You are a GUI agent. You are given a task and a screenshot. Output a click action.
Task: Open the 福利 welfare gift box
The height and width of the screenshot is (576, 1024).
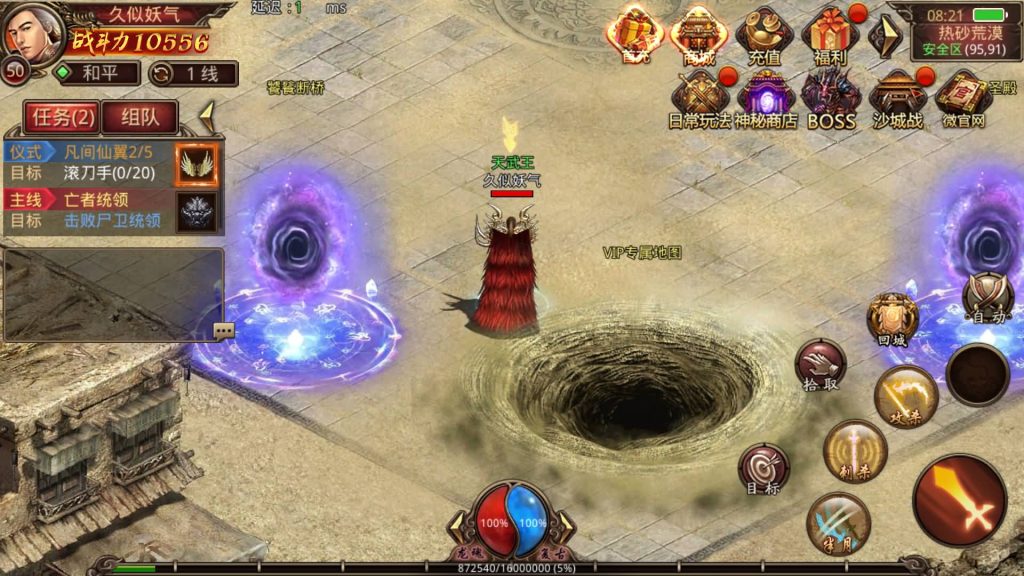coord(830,35)
